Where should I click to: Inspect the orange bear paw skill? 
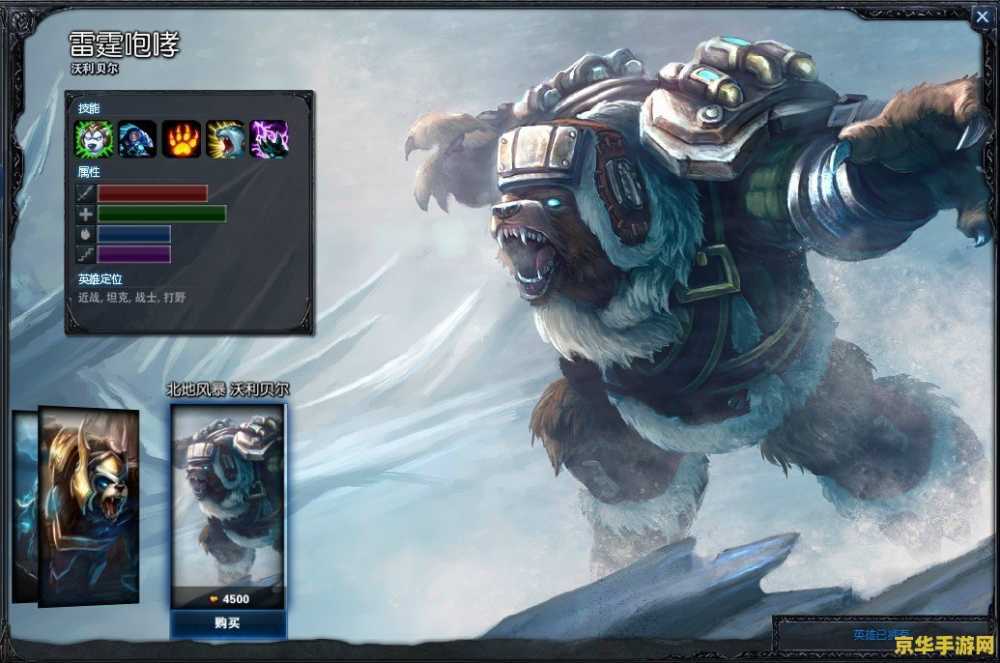(x=182, y=139)
